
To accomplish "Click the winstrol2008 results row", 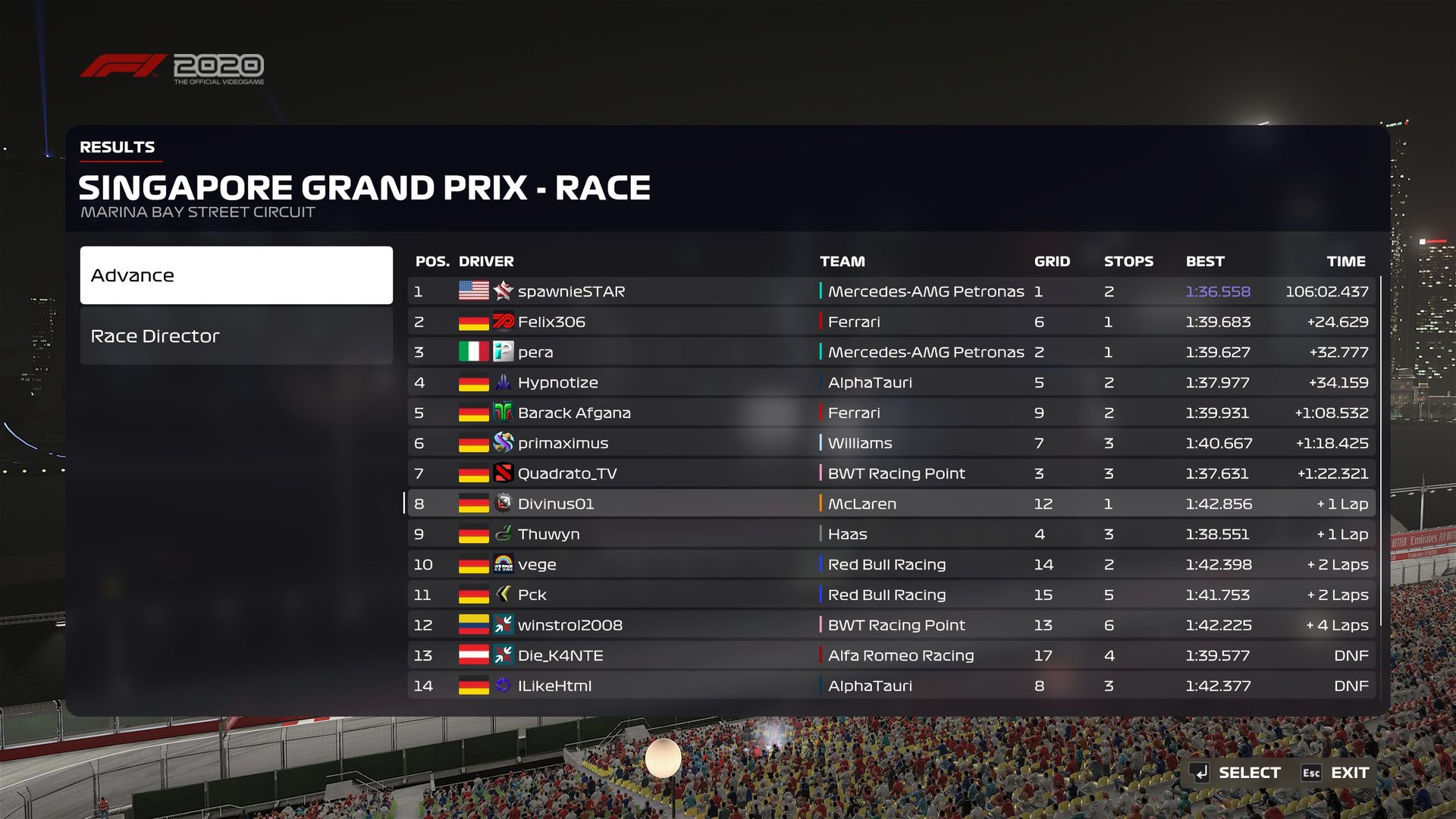I will [x=891, y=625].
